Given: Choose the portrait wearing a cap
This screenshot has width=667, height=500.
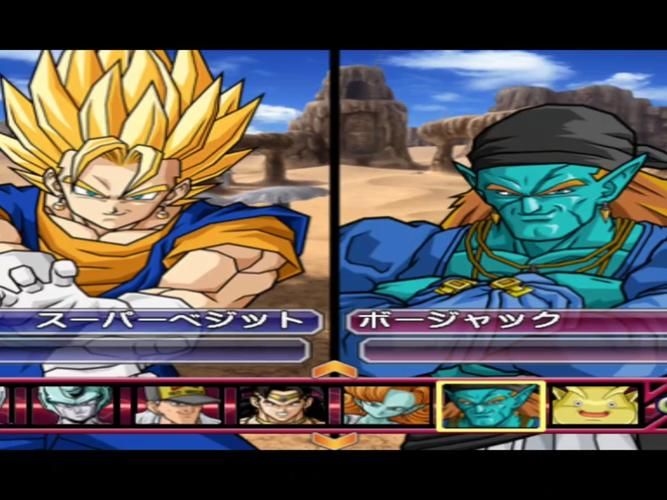Looking at the screenshot, I should (x=178, y=406).
